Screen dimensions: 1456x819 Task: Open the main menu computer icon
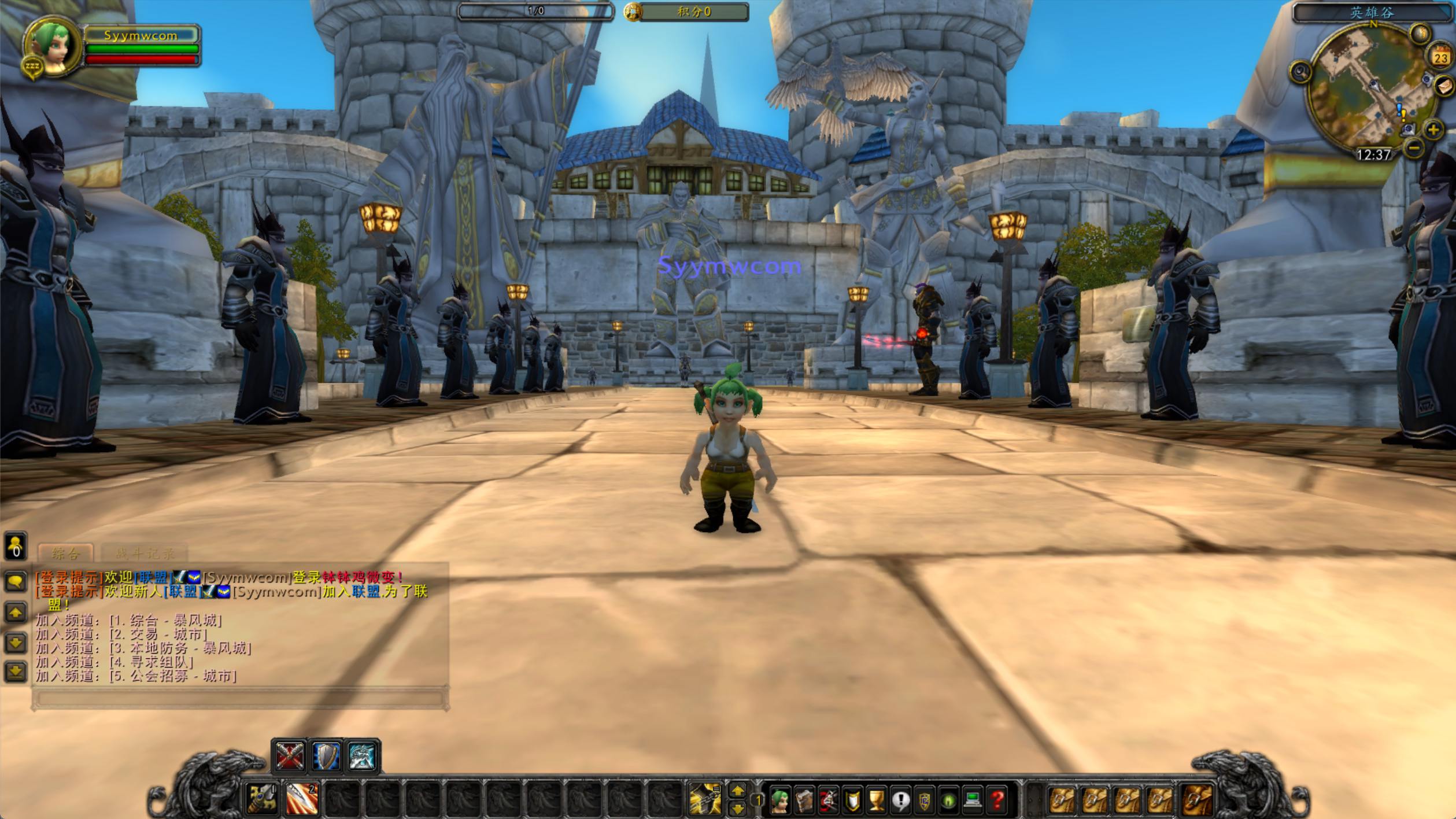973,800
